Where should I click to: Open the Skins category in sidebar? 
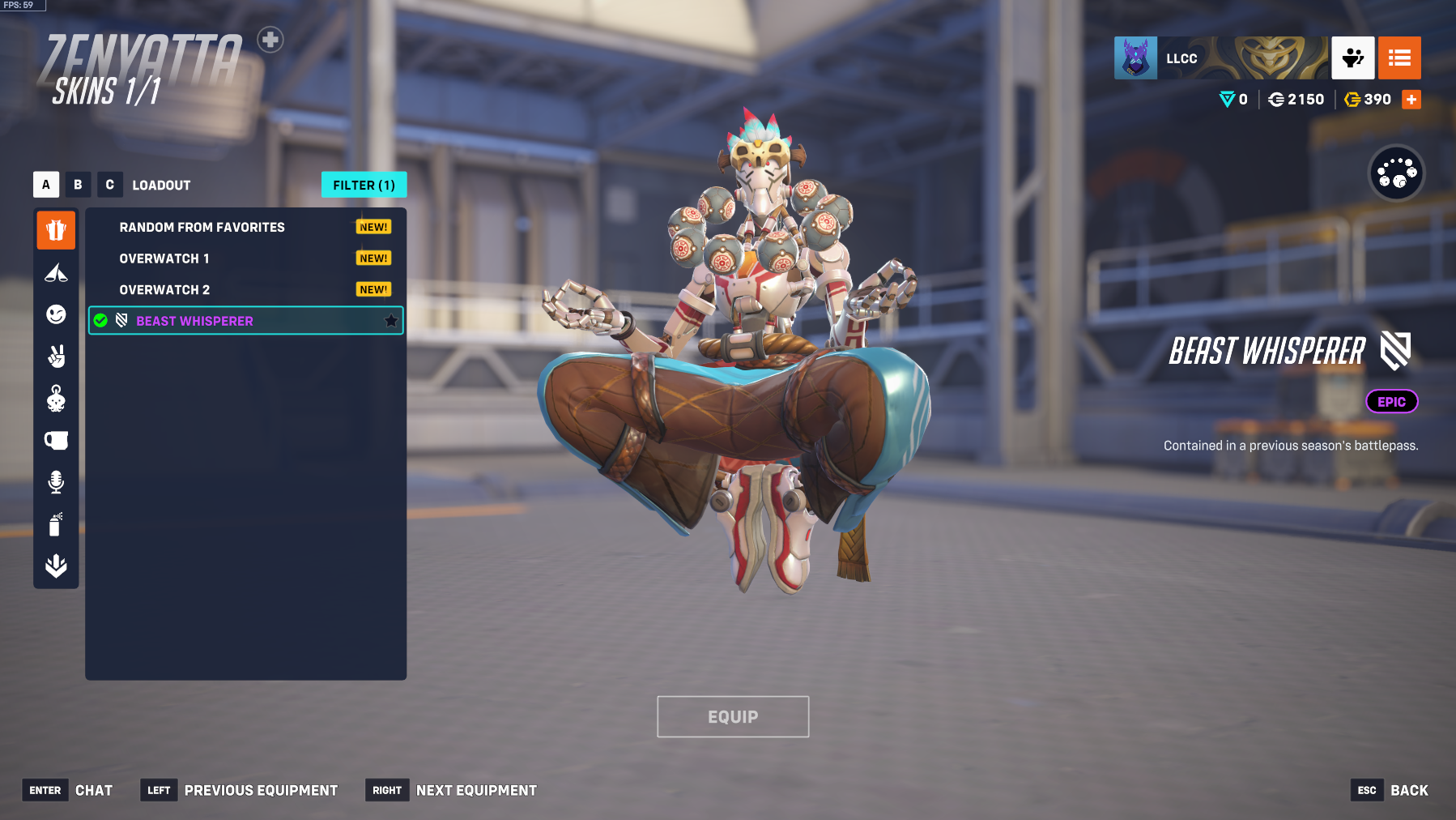56,231
